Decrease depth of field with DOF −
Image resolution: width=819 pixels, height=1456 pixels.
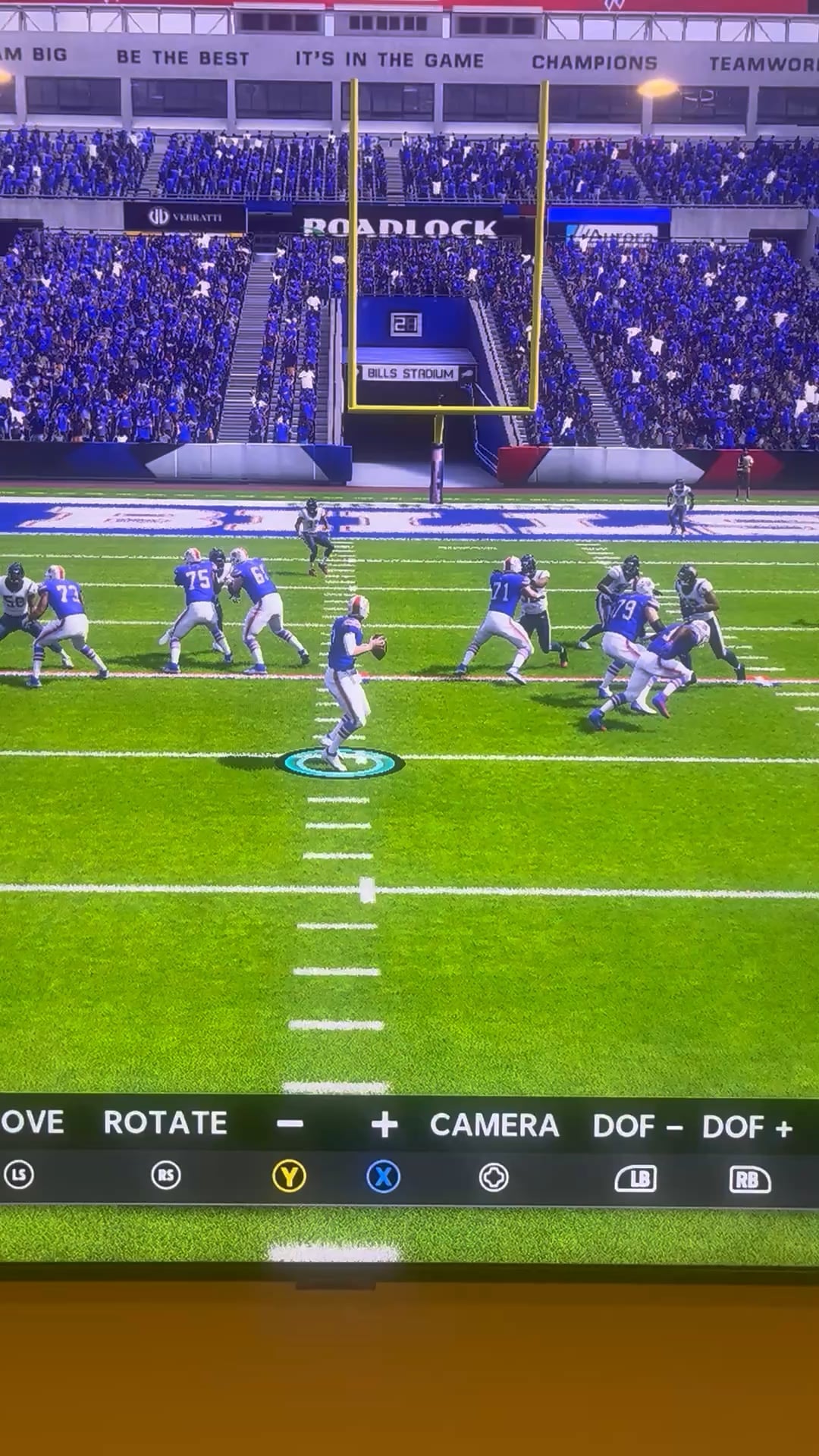click(637, 1127)
